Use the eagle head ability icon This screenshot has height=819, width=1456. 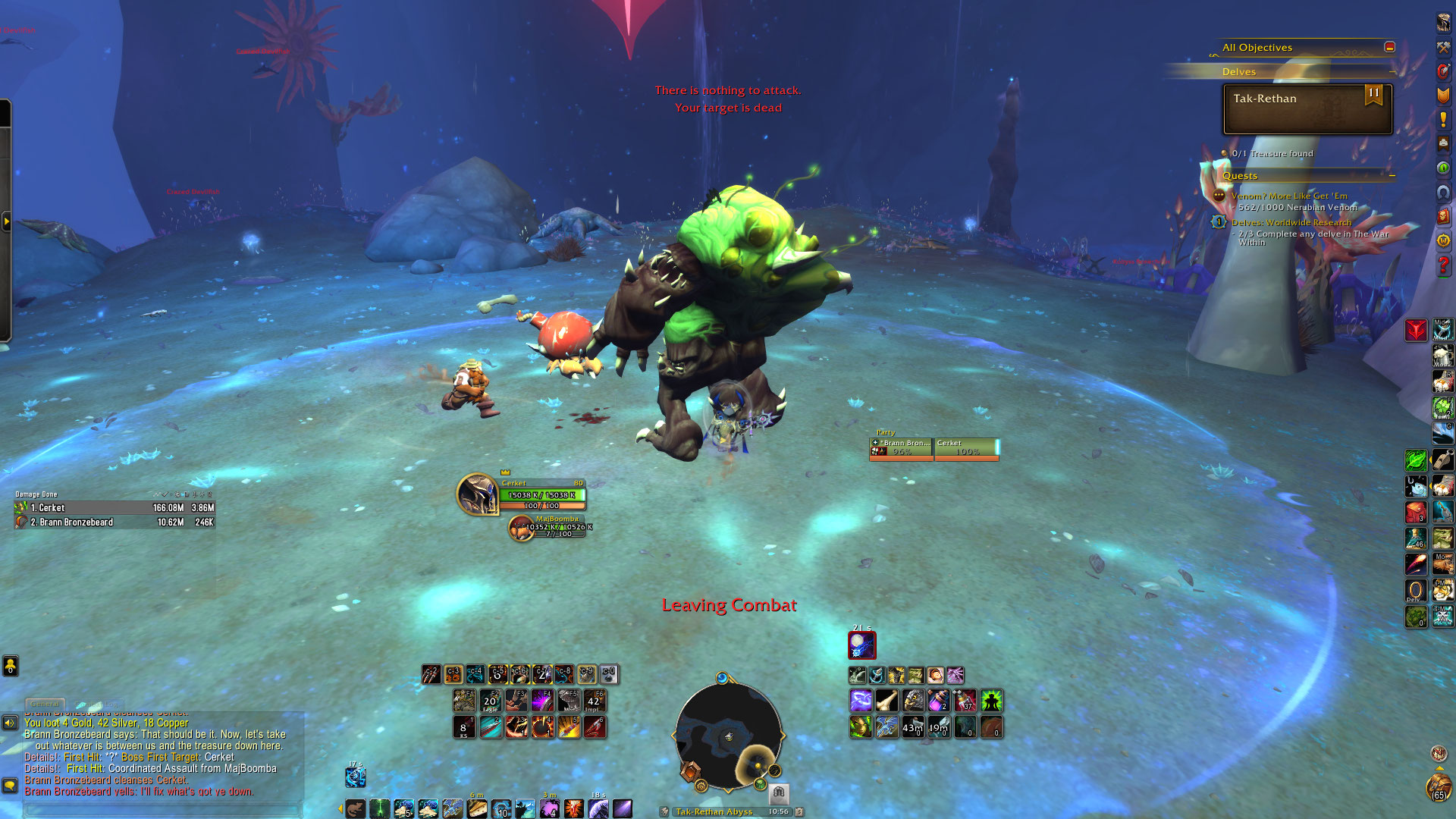(x=913, y=701)
